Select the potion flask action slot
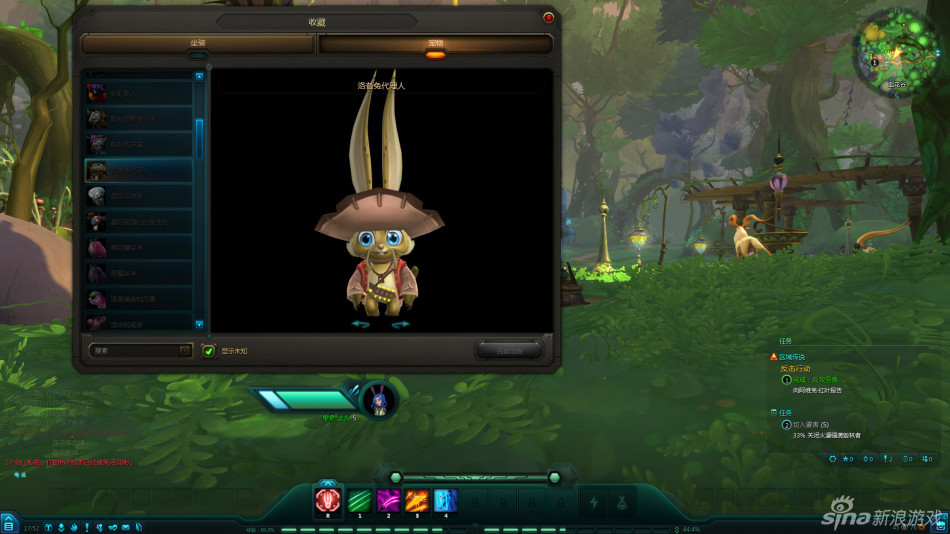 point(622,502)
